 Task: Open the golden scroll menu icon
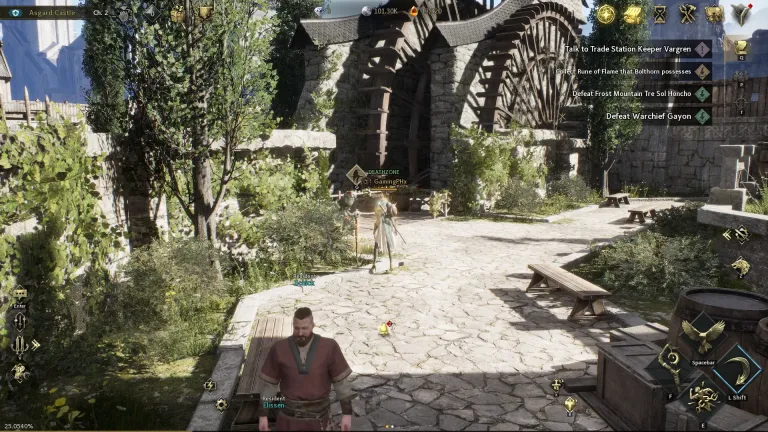(x=633, y=14)
